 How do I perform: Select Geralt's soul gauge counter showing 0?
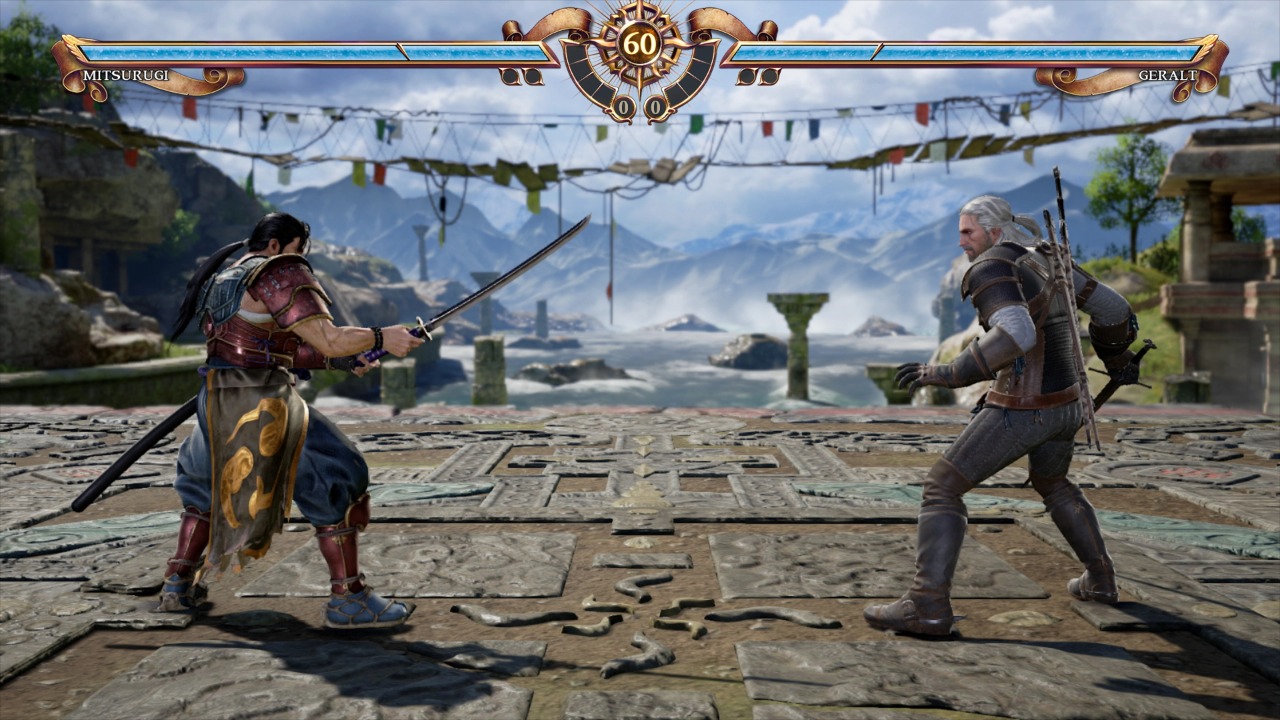click(x=655, y=106)
